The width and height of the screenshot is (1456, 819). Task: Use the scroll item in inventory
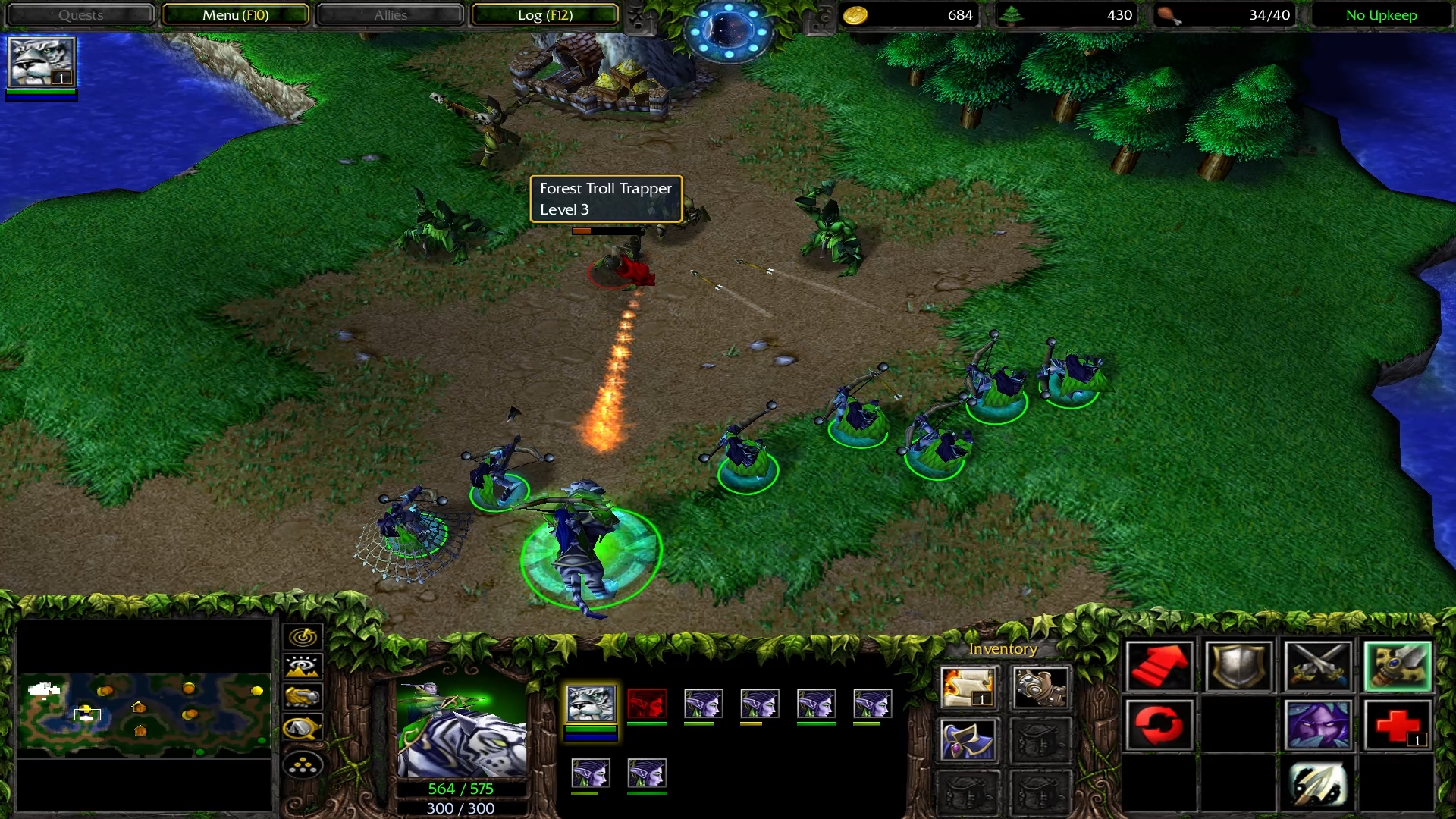click(968, 687)
